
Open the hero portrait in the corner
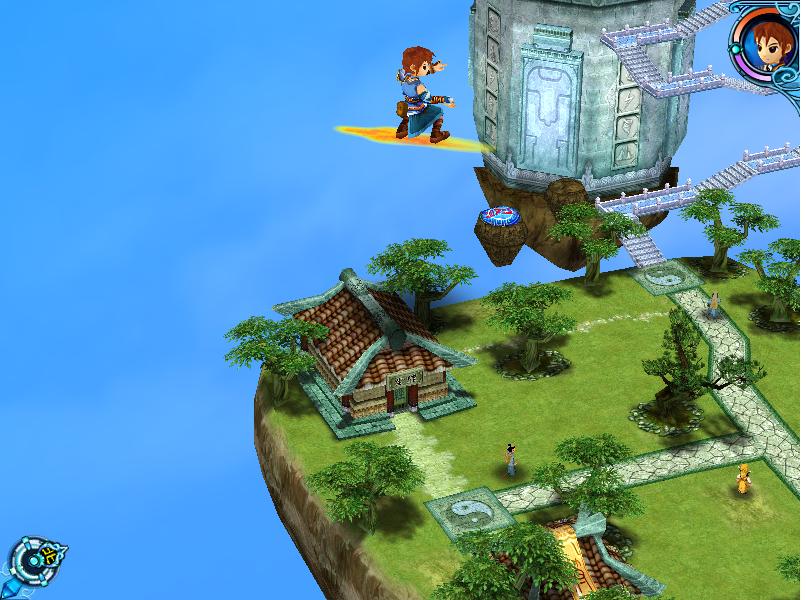[x=767, y=40]
